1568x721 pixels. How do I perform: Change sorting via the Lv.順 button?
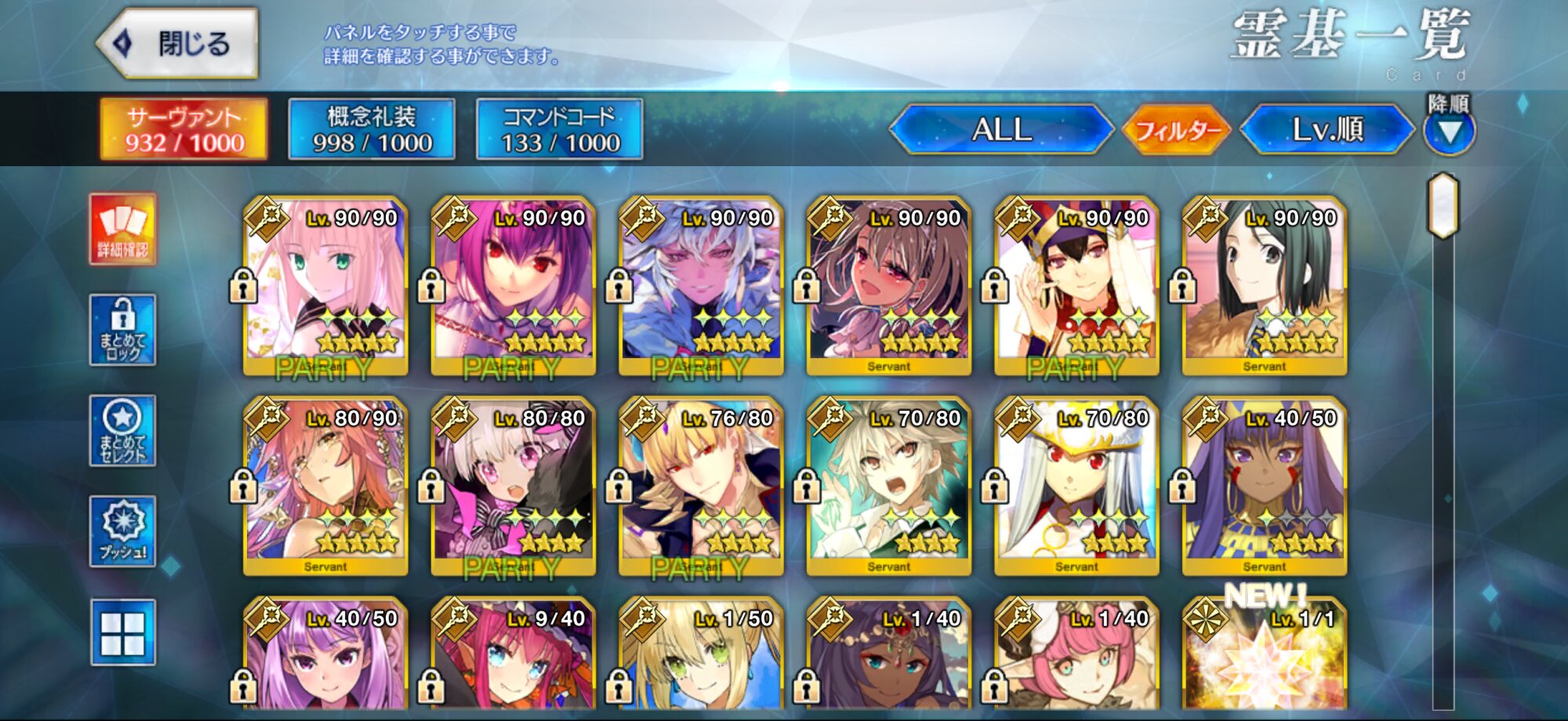pos(1327,129)
